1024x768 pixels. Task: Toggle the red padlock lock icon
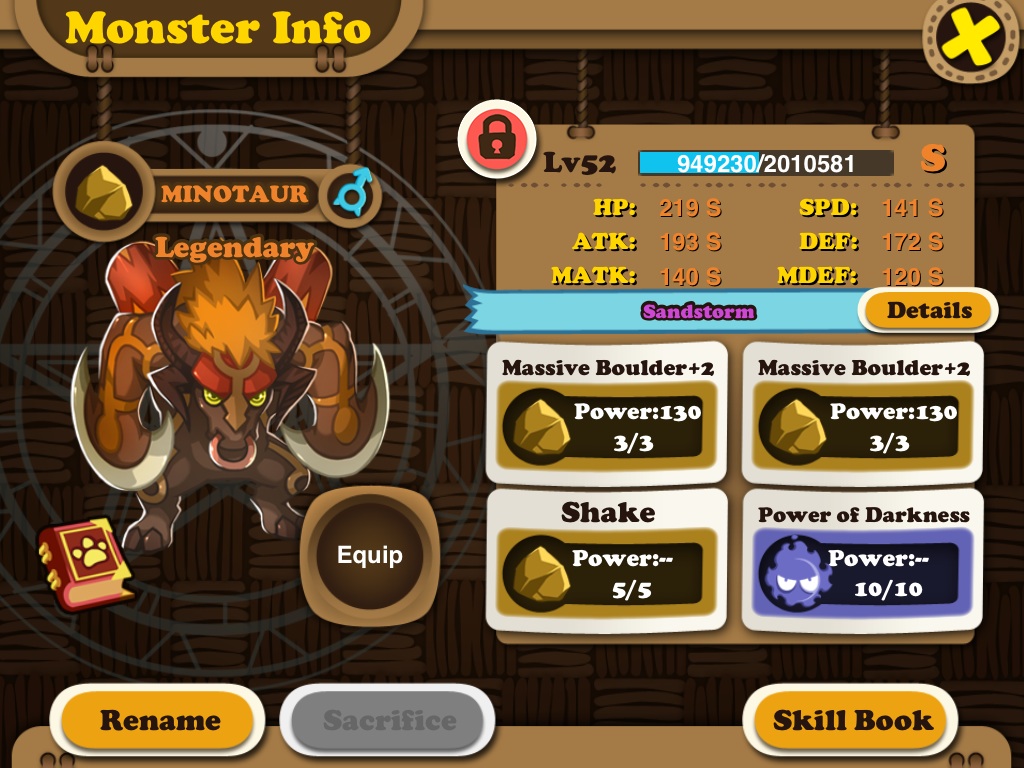point(495,141)
